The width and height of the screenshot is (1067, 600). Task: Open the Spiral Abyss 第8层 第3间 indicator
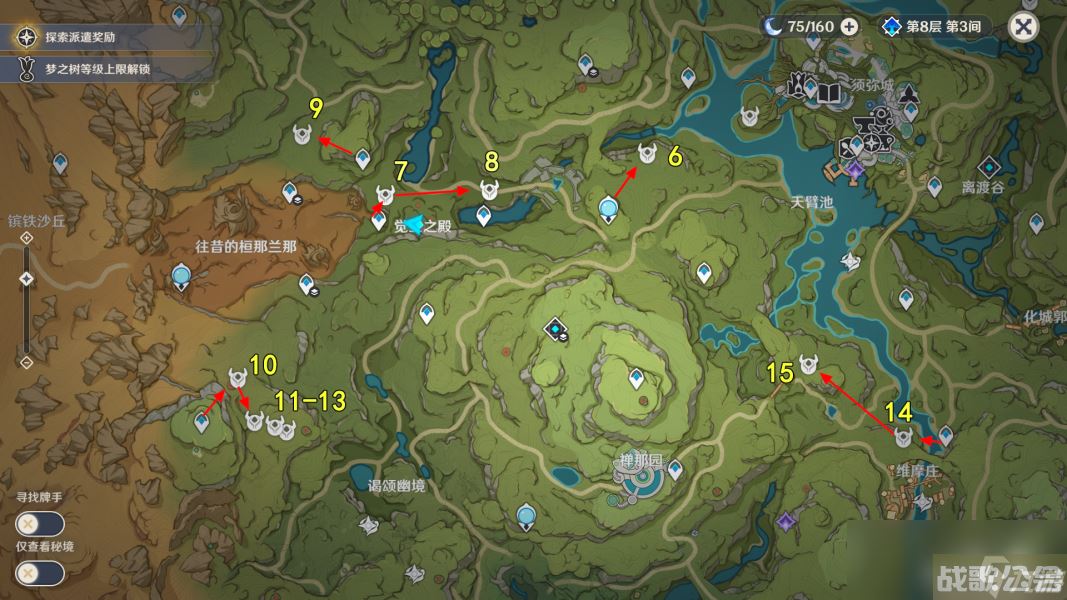pos(934,26)
